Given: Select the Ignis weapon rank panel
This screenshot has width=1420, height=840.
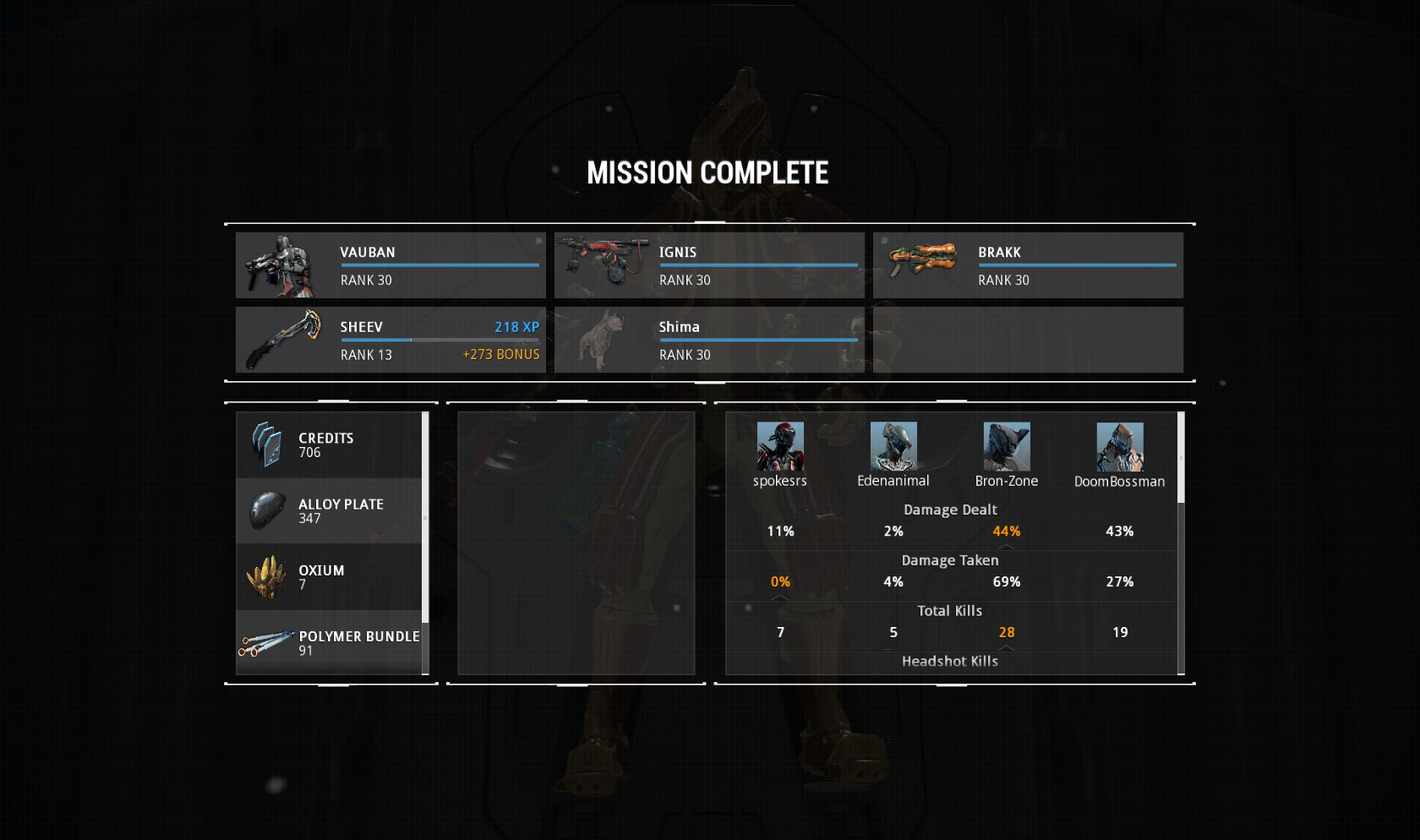Looking at the screenshot, I should (709, 265).
